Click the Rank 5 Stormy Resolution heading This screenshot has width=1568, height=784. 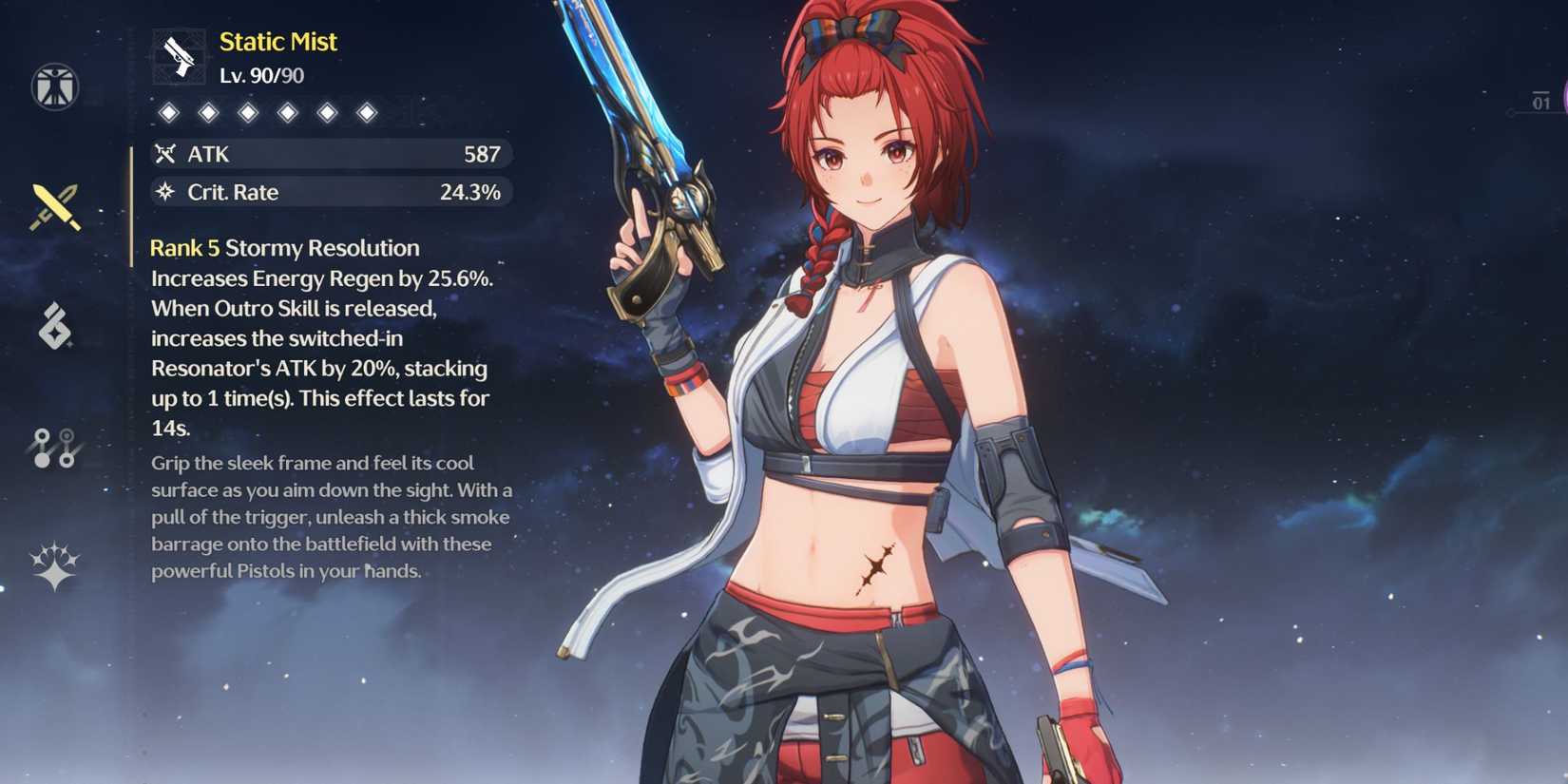pyautogui.click(x=283, y=248)
